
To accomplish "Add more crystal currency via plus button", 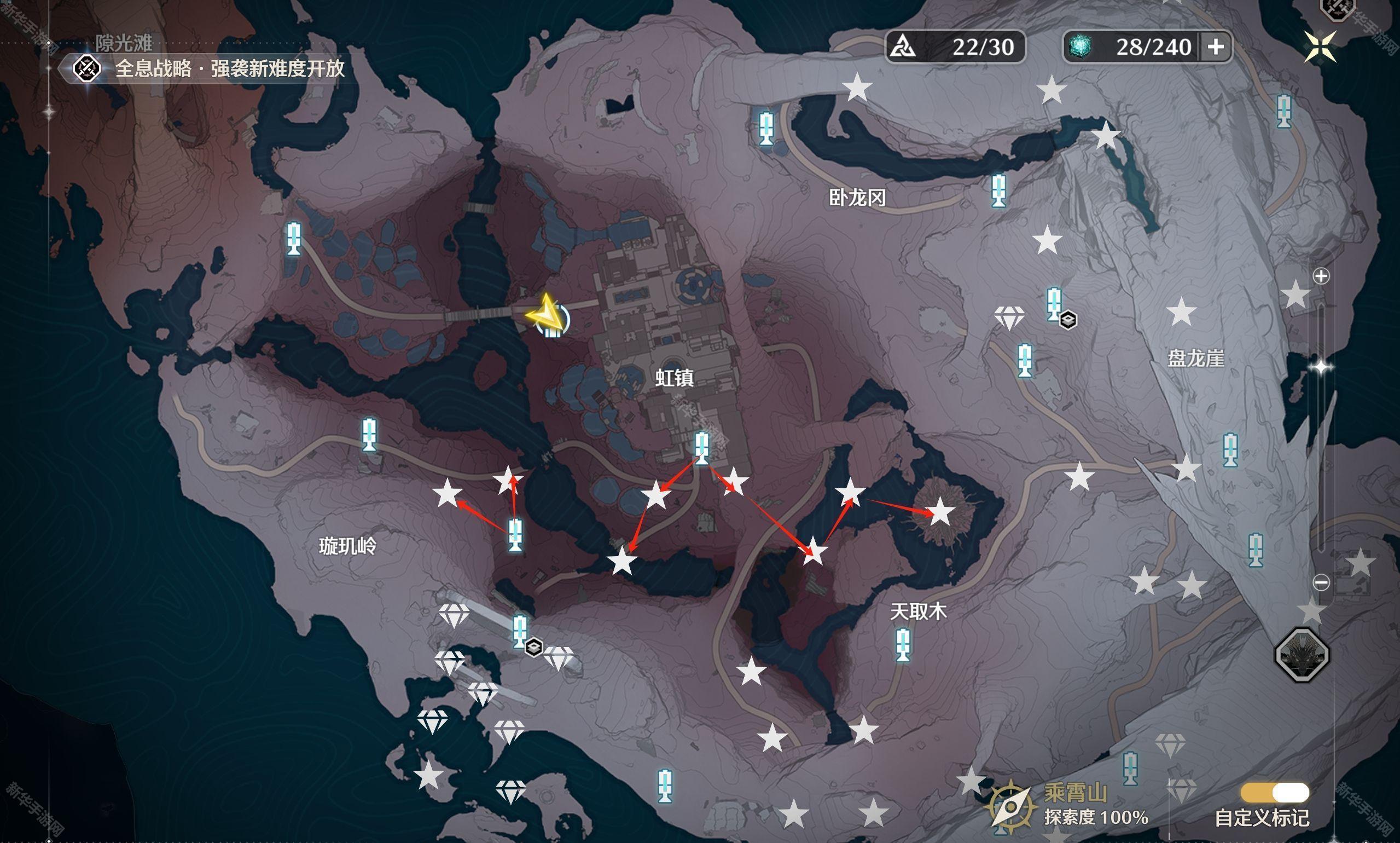I will coord(1216,47).
